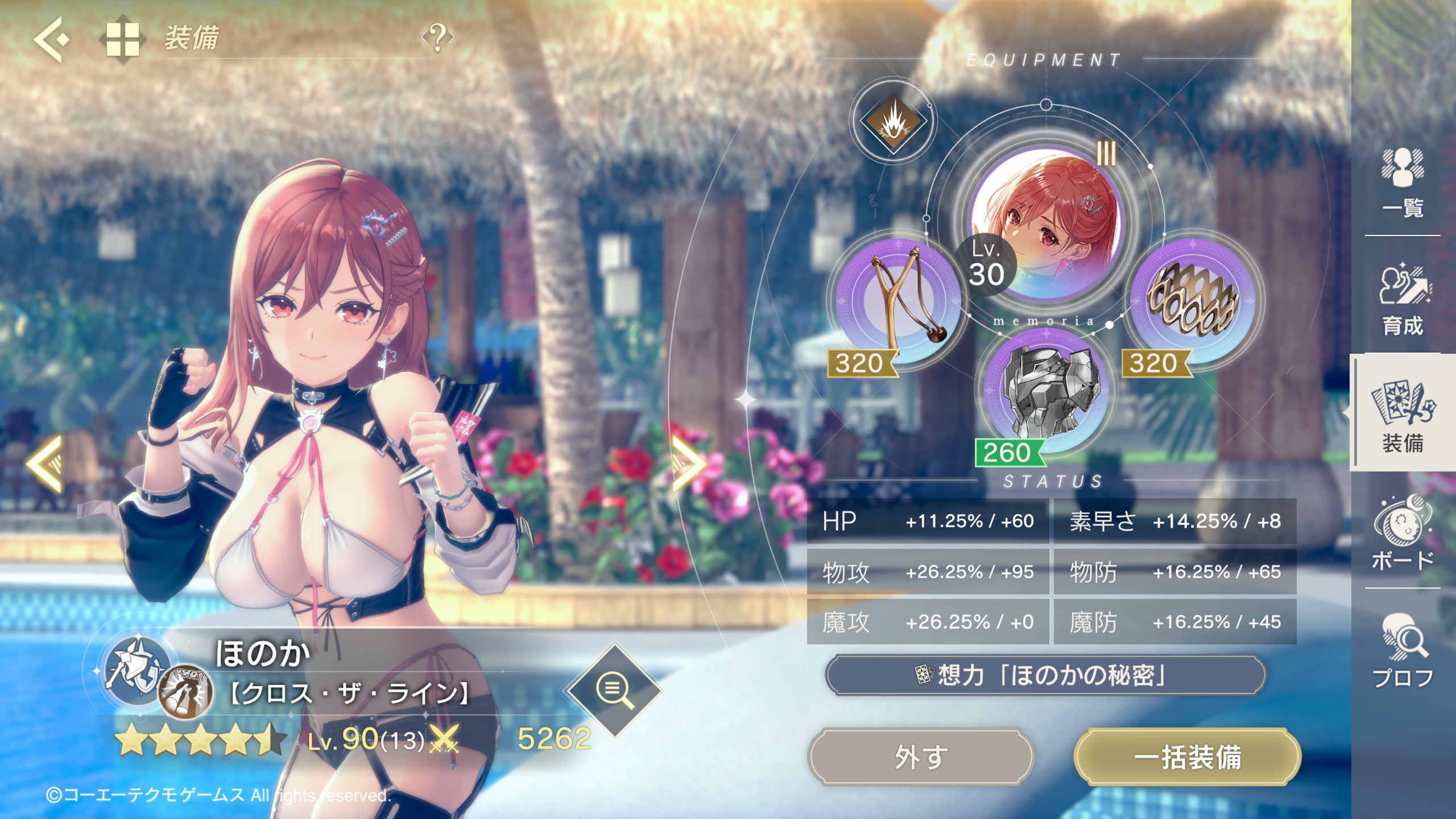Select the silver armor equipment slot

[1046, 392]
